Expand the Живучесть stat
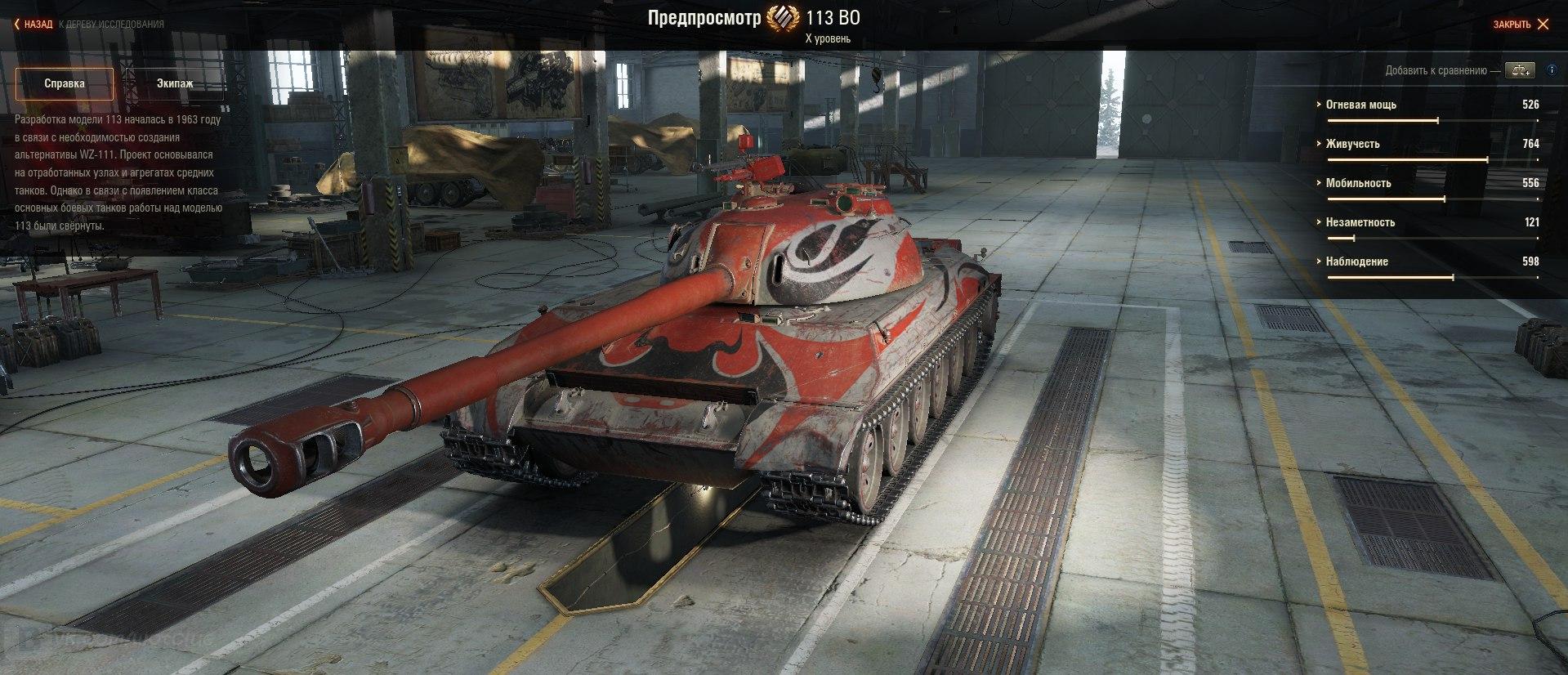Screen dimensions: 1568x675 point(1352,144)
